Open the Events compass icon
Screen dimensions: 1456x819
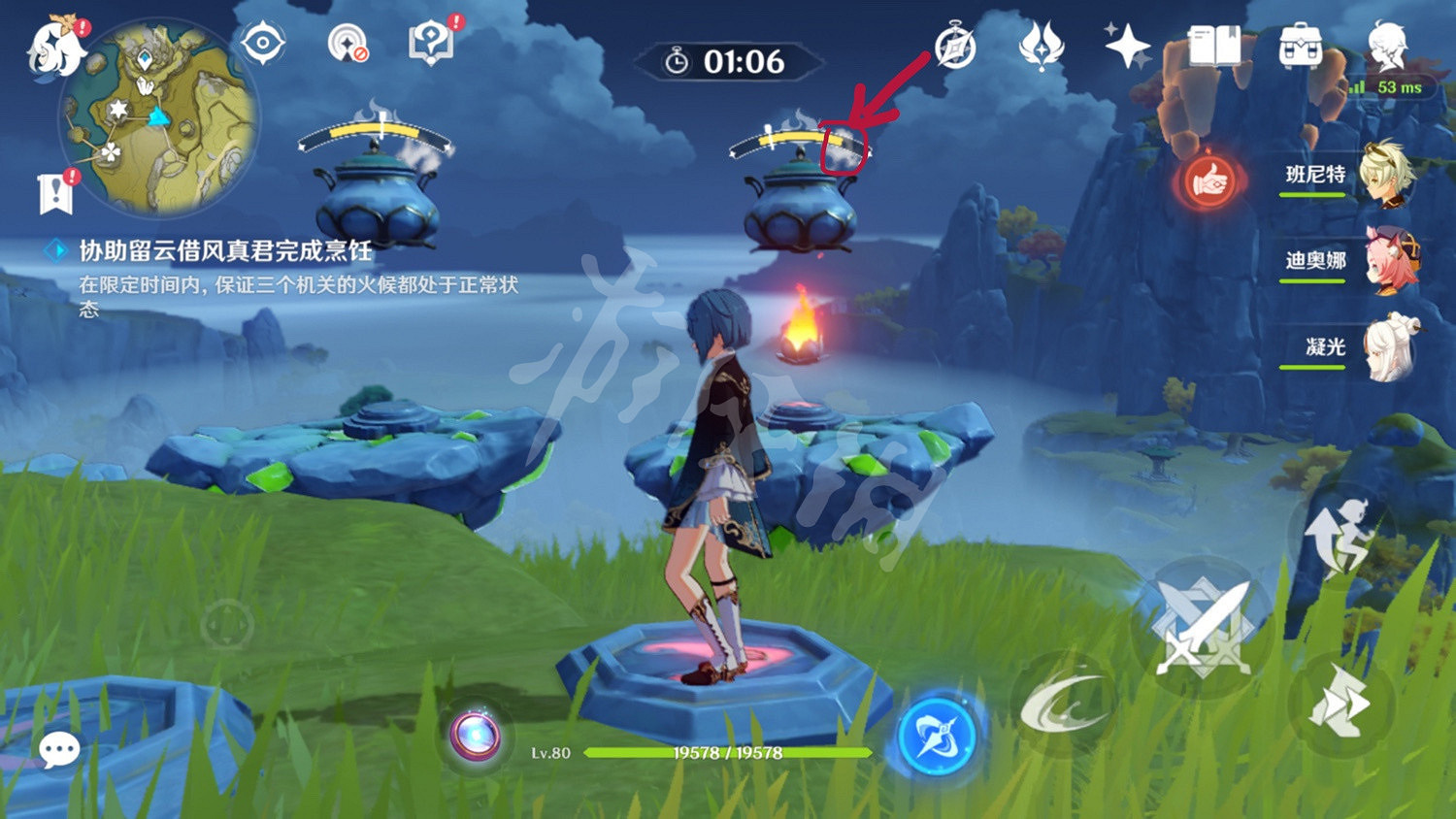956,44
